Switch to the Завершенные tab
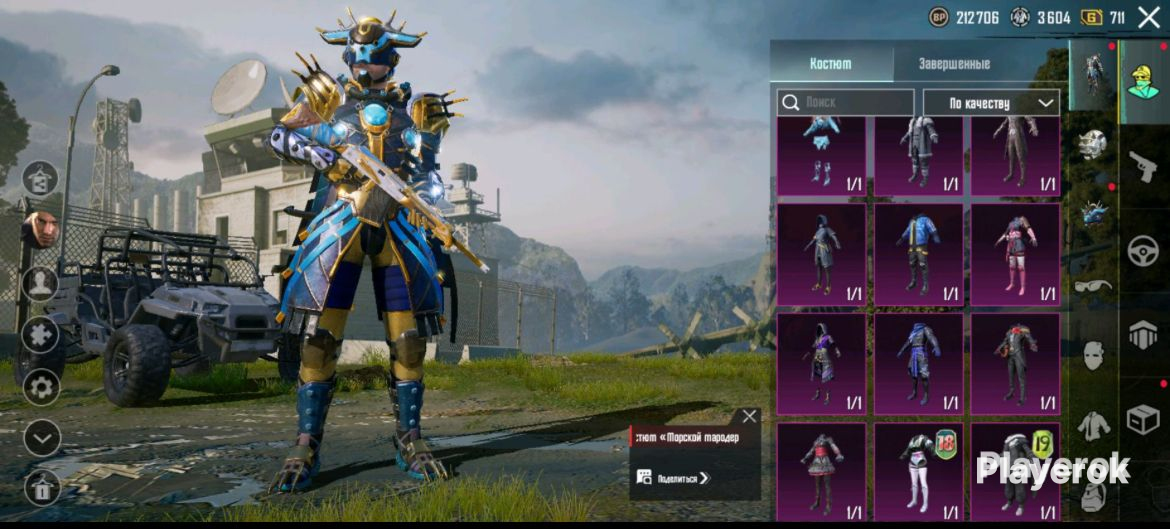 [954, 64]
